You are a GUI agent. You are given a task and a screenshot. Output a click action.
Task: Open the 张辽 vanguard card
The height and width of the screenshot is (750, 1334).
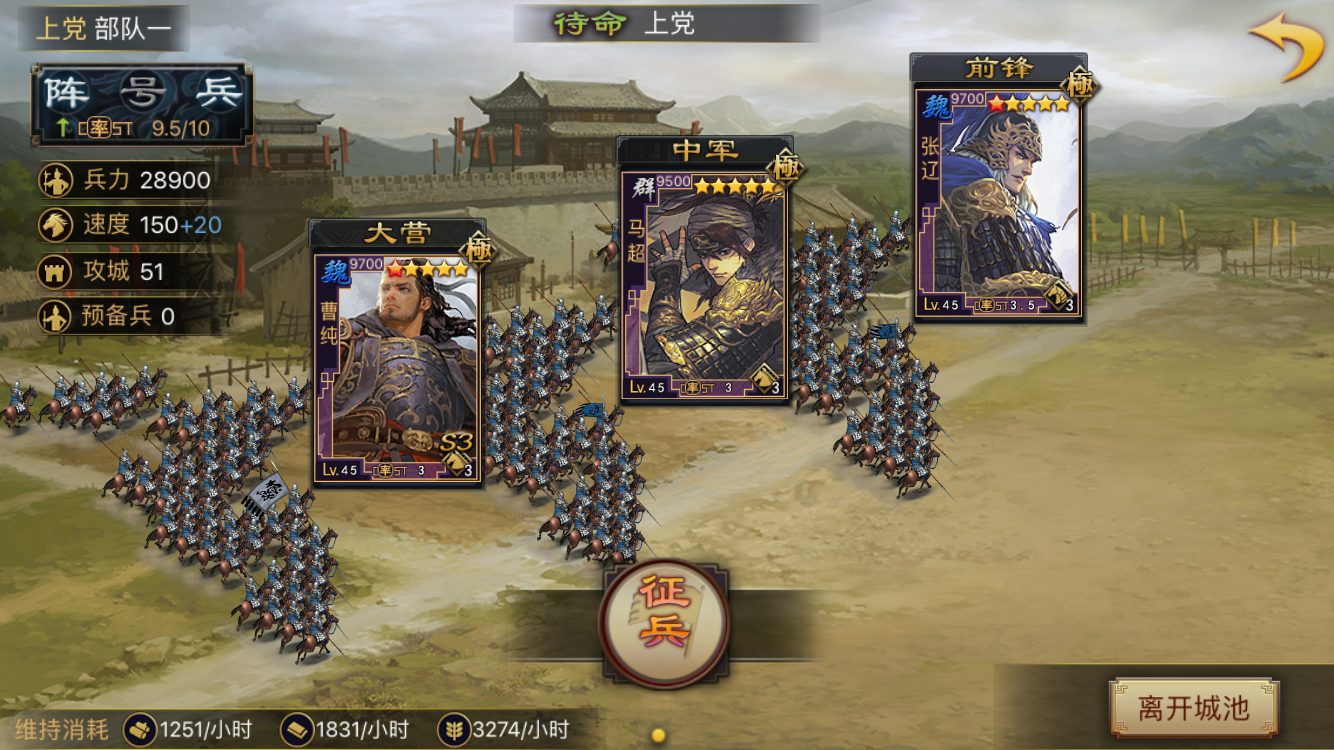(x=998, y=200)
